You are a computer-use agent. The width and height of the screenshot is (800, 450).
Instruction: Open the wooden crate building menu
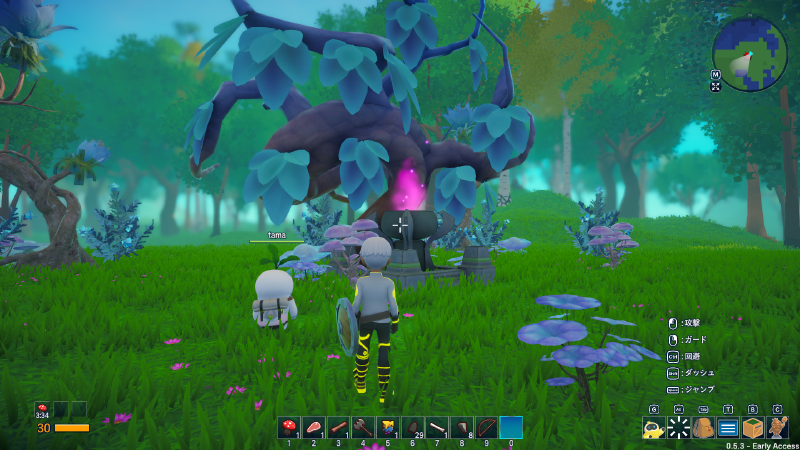coord(753,429)
